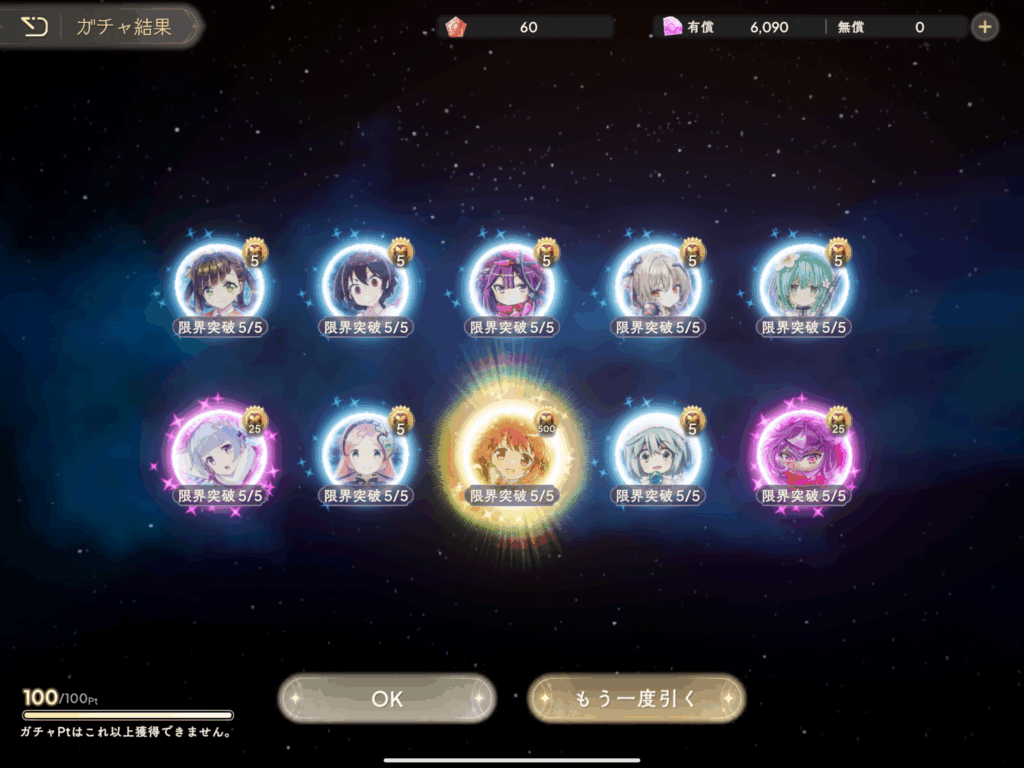
Task: Confirm results with the OK button
Action: [387, 698]
